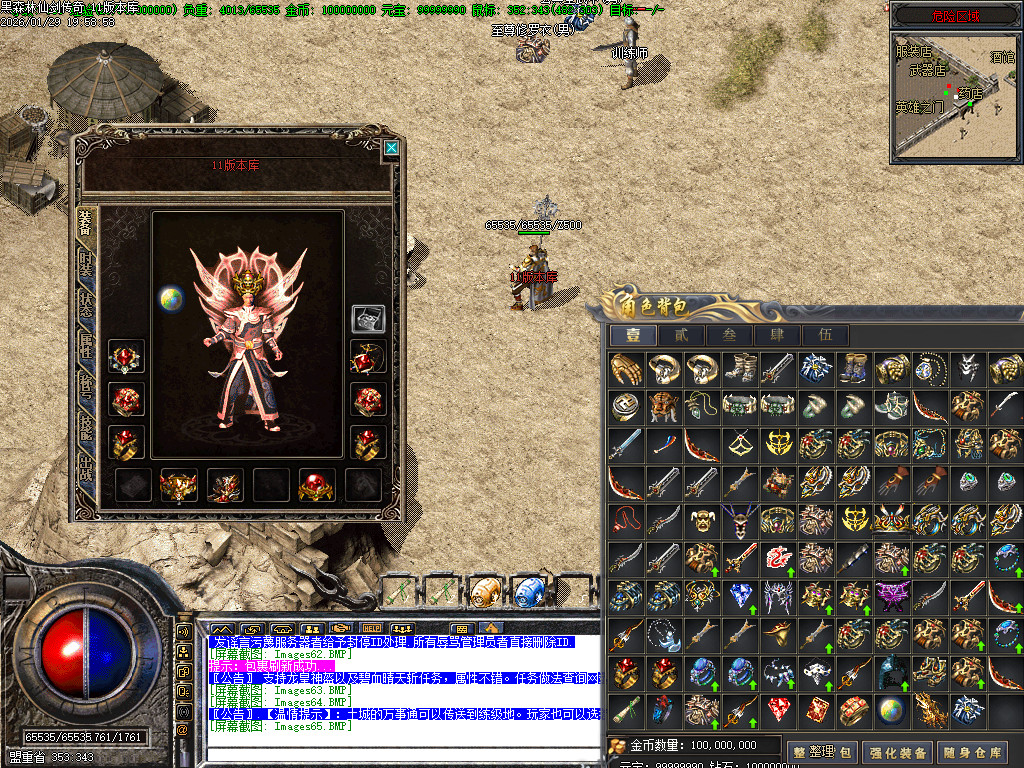1024x768 pixels.
Task: Pick the blue diamond gem in the bag
Action: pos(740,597)
